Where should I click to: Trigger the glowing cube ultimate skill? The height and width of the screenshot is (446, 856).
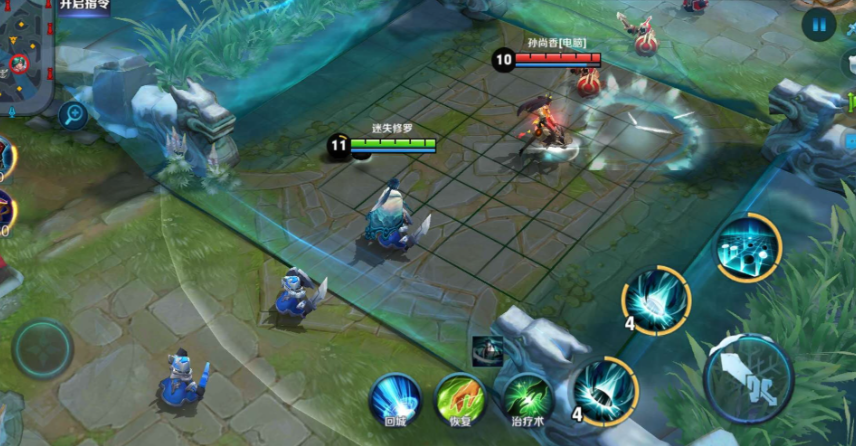point(747,247)
